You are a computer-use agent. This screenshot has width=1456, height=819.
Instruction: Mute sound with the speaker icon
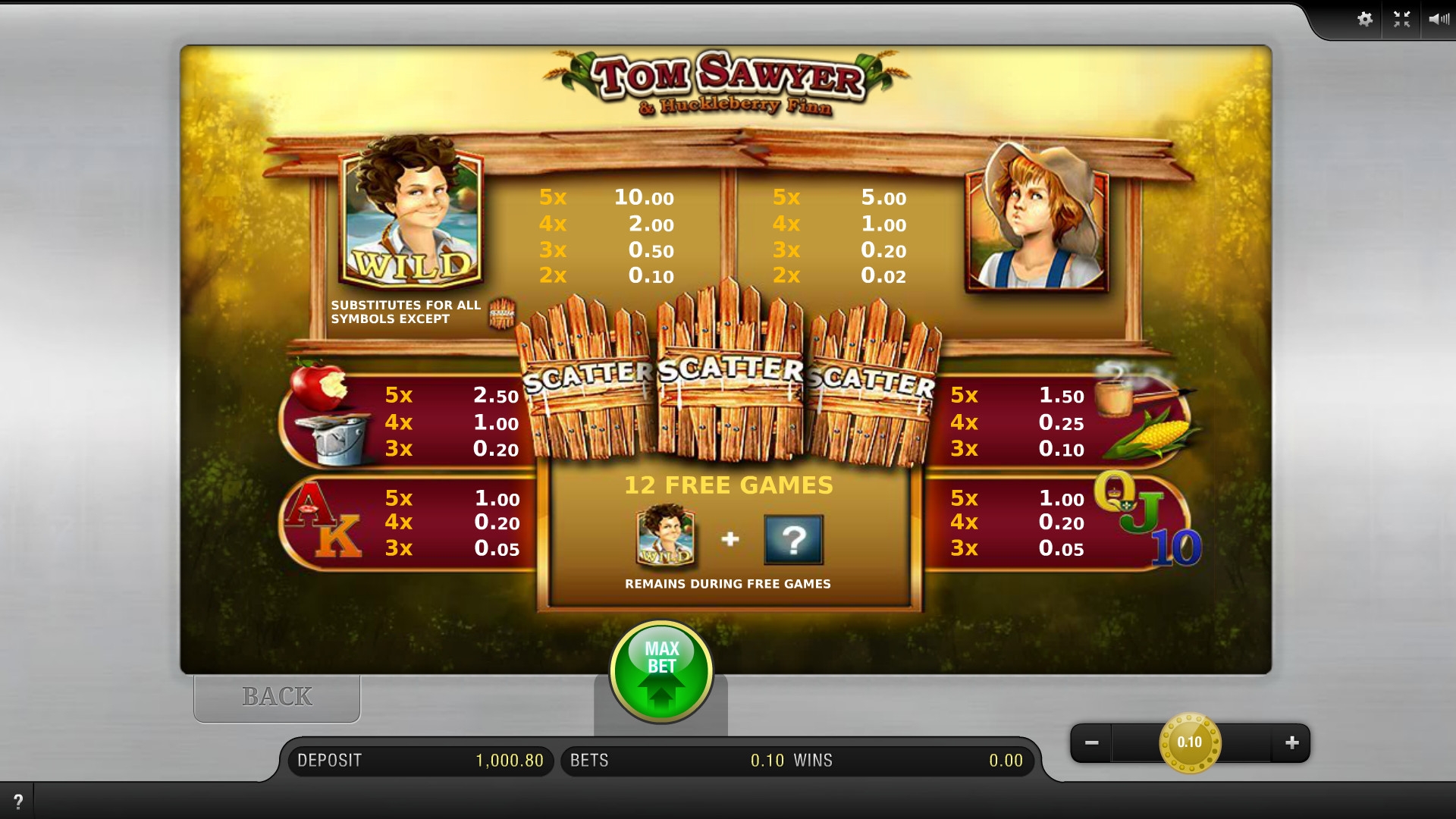coord(1438,20)
